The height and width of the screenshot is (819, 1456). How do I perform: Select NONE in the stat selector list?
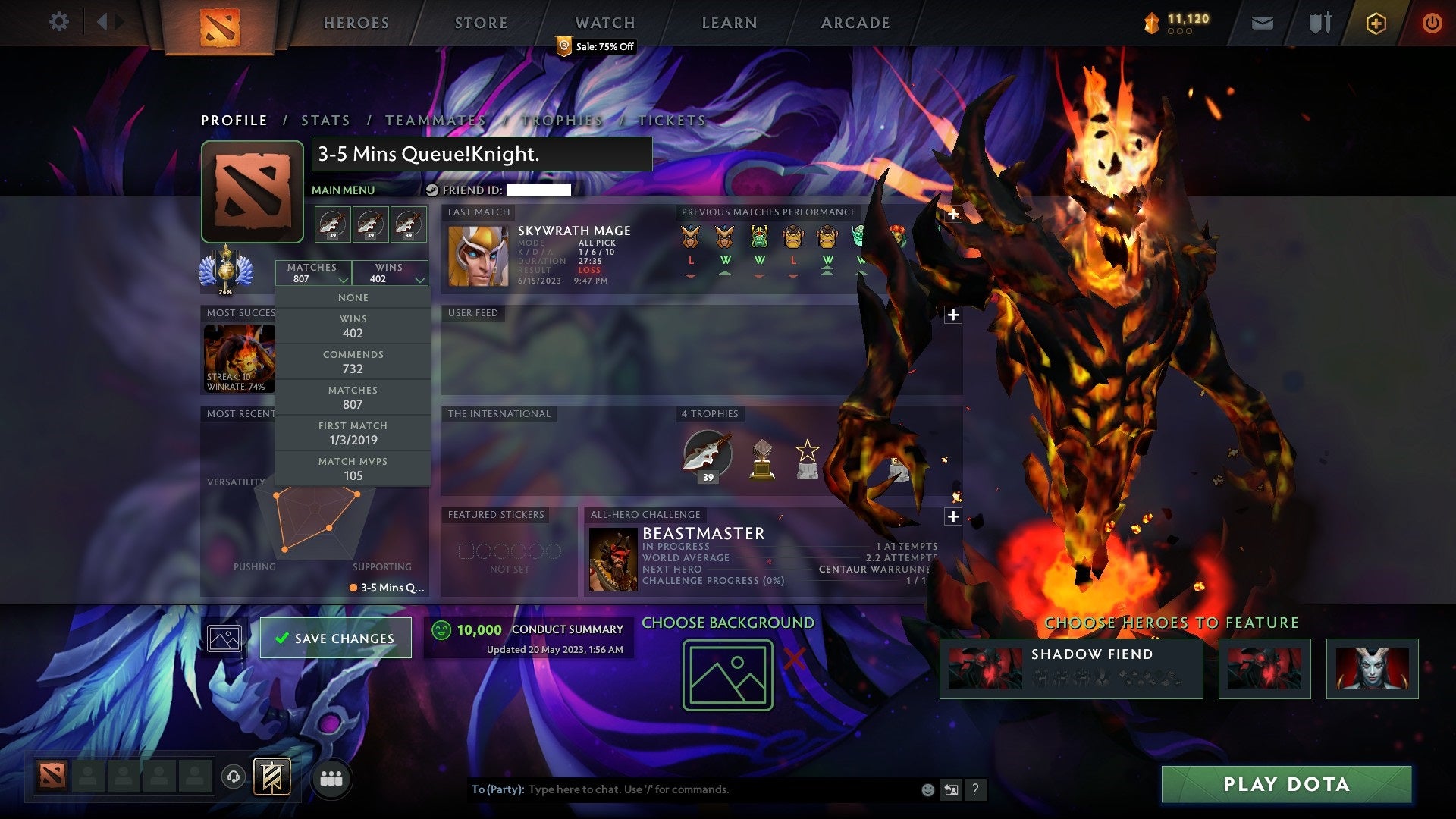click(353, 297)
